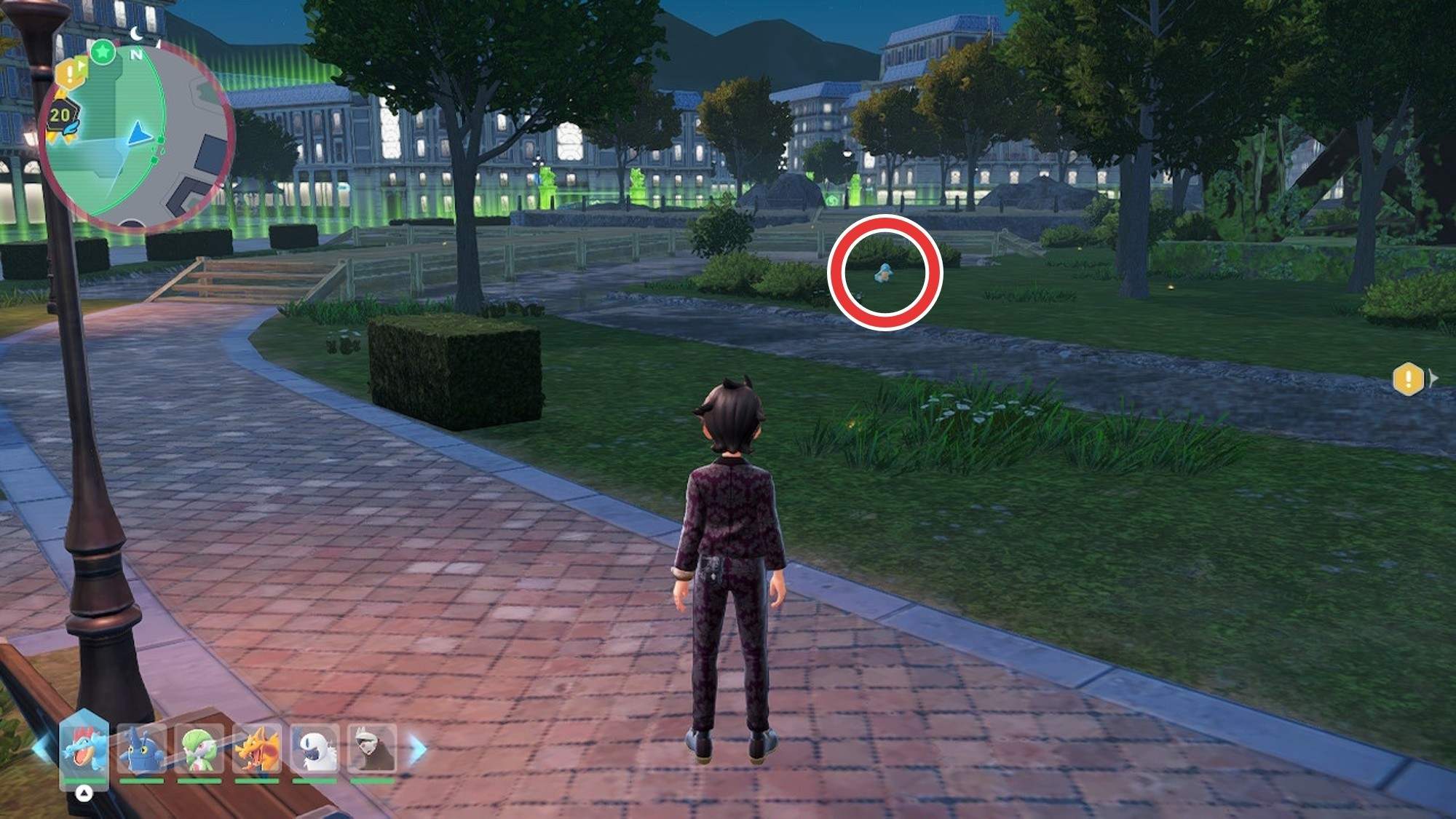Click the green star marker on the minimap
Image resolution: width=1456 pixels, height=819 pixels.
point(103,52)
